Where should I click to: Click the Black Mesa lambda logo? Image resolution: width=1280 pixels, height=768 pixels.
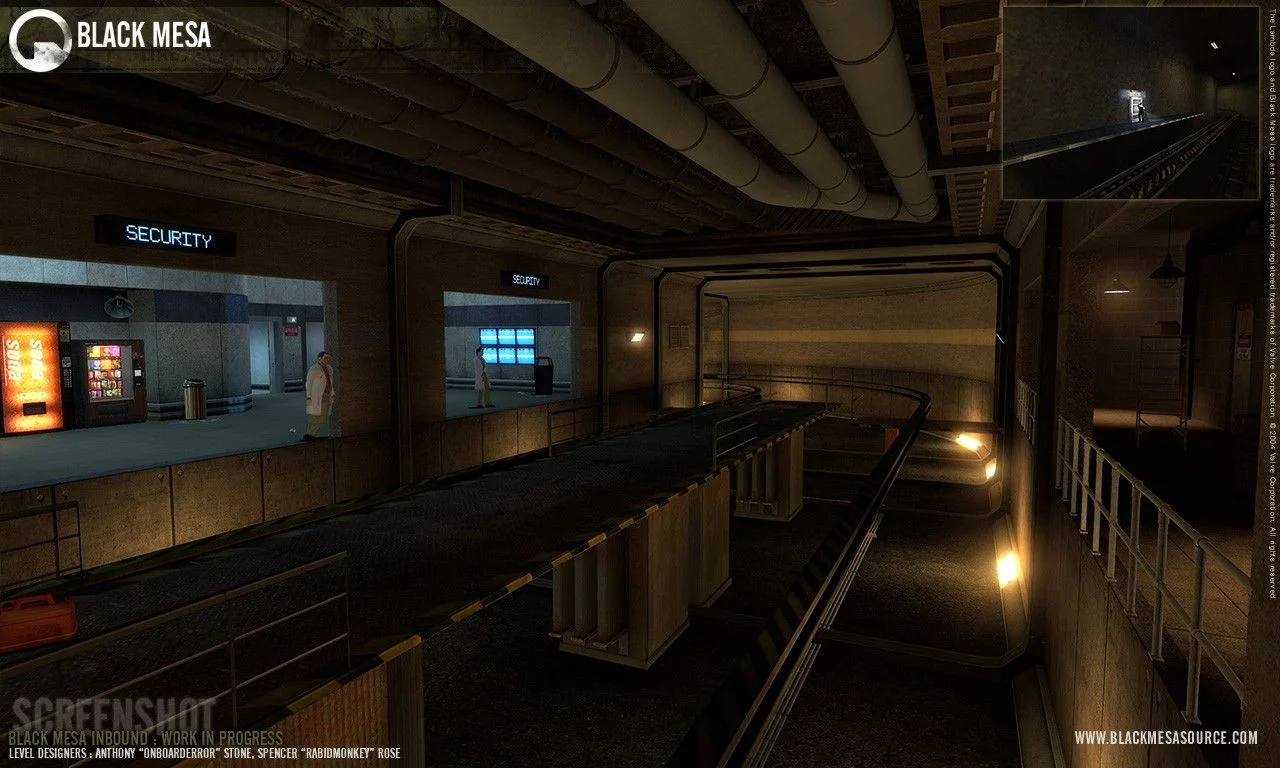[40, 39]
